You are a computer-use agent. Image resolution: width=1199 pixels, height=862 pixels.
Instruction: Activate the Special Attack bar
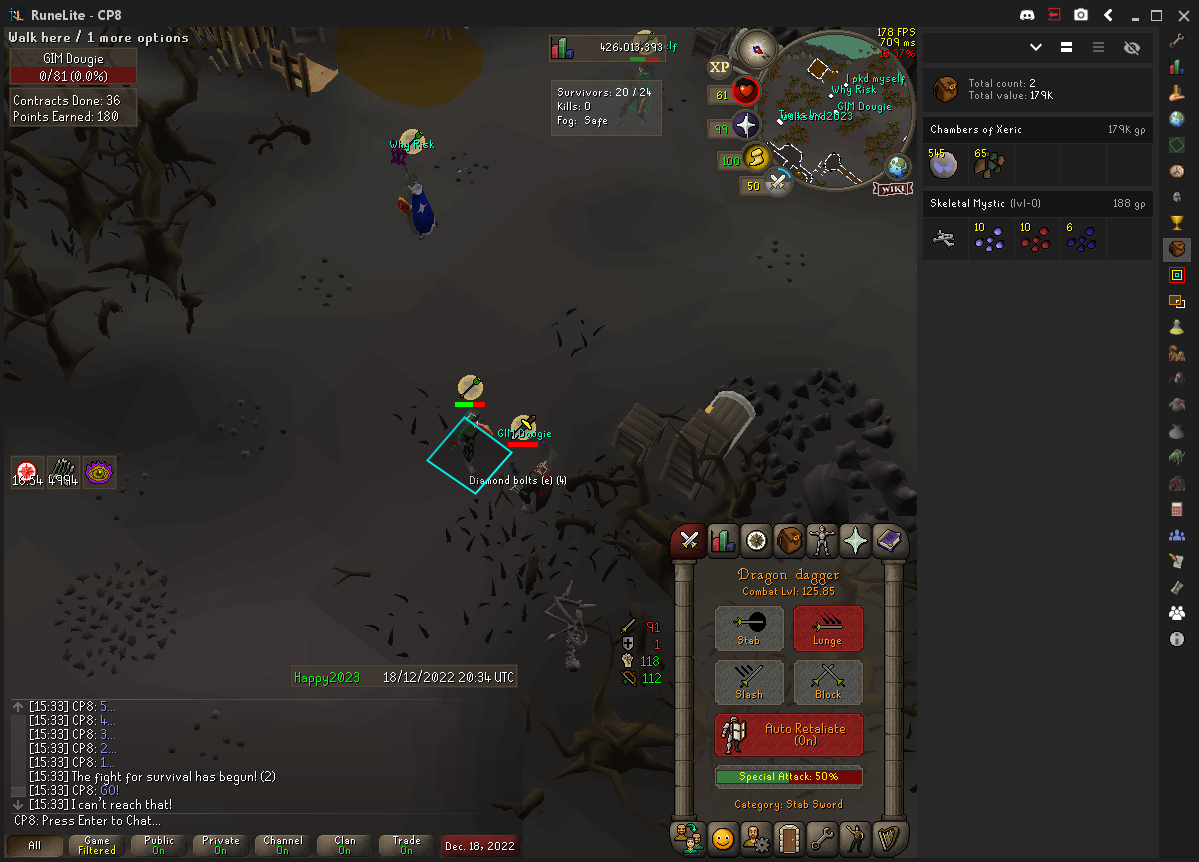click(x=788, y=777)
